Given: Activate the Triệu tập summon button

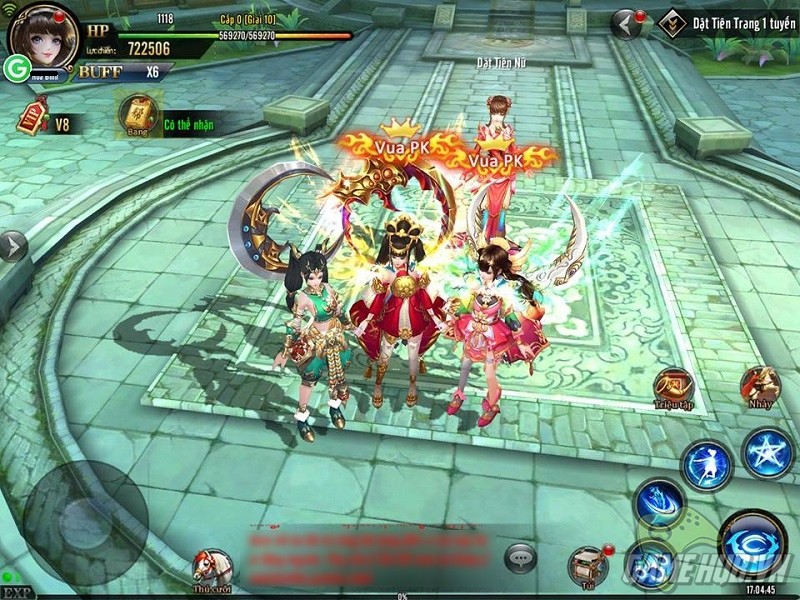Looking at the screenshot, I should (673, 386).
